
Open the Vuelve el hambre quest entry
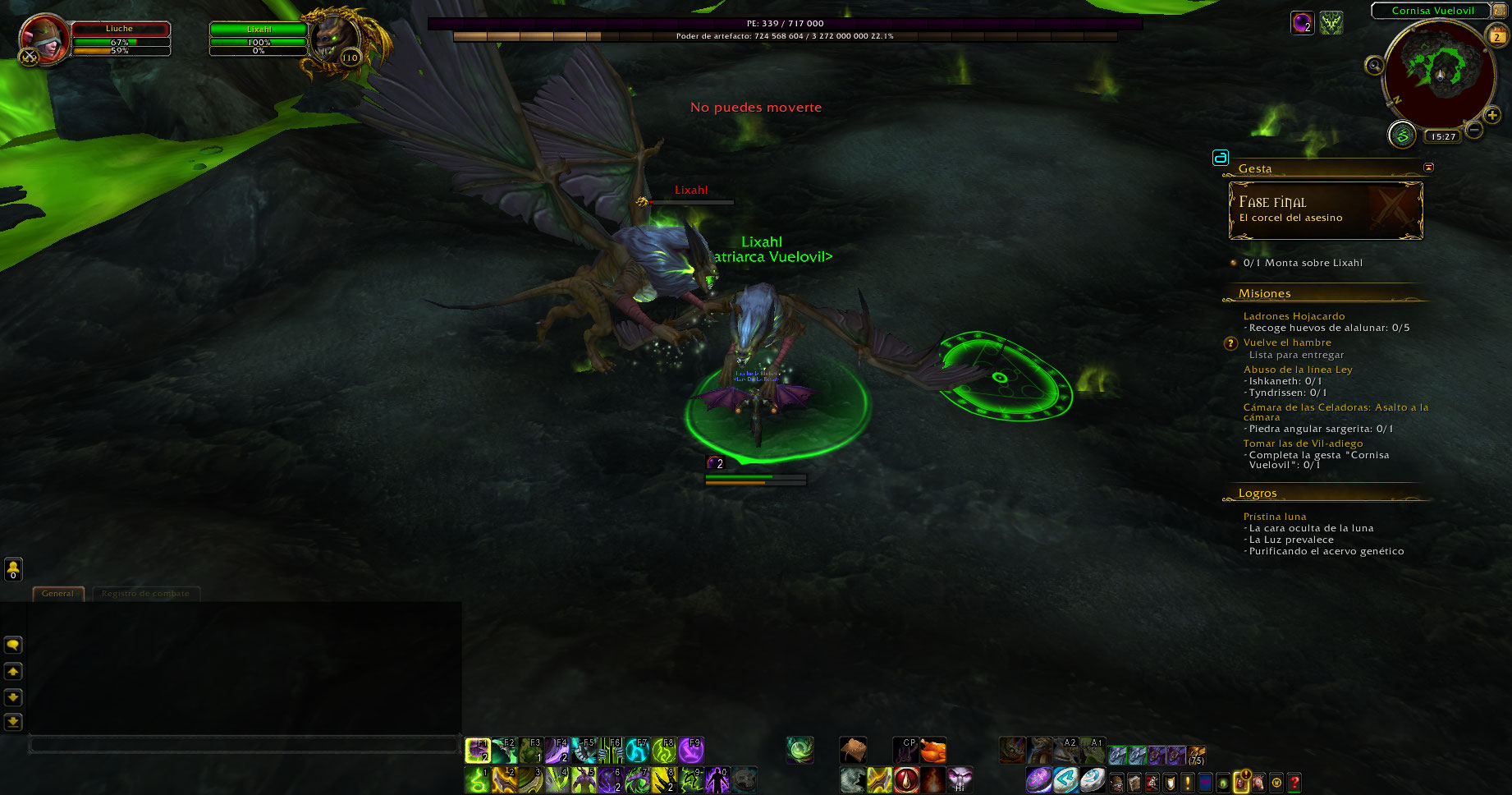tap(1287, 342)
